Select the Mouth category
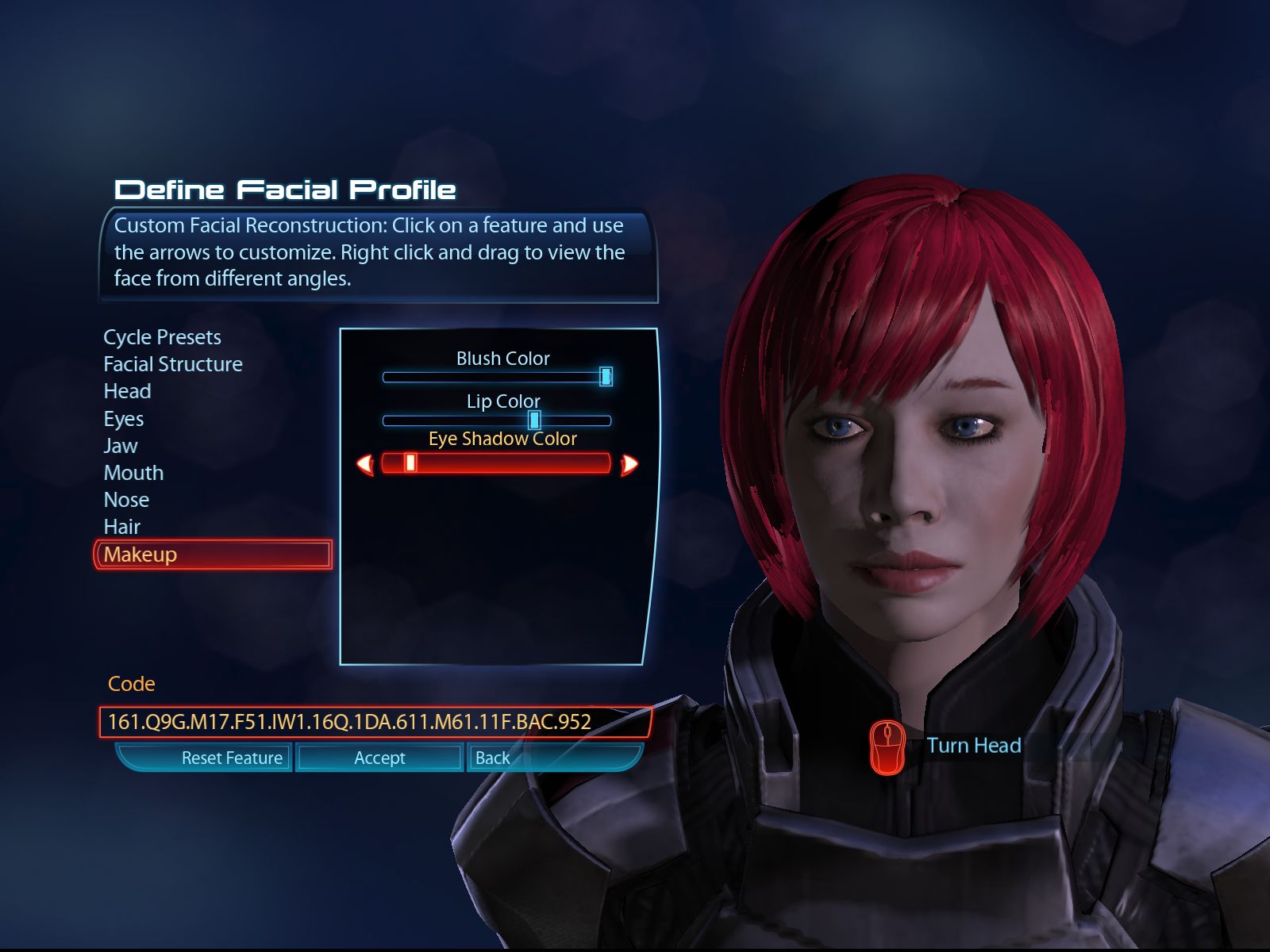 pos(133,473)
